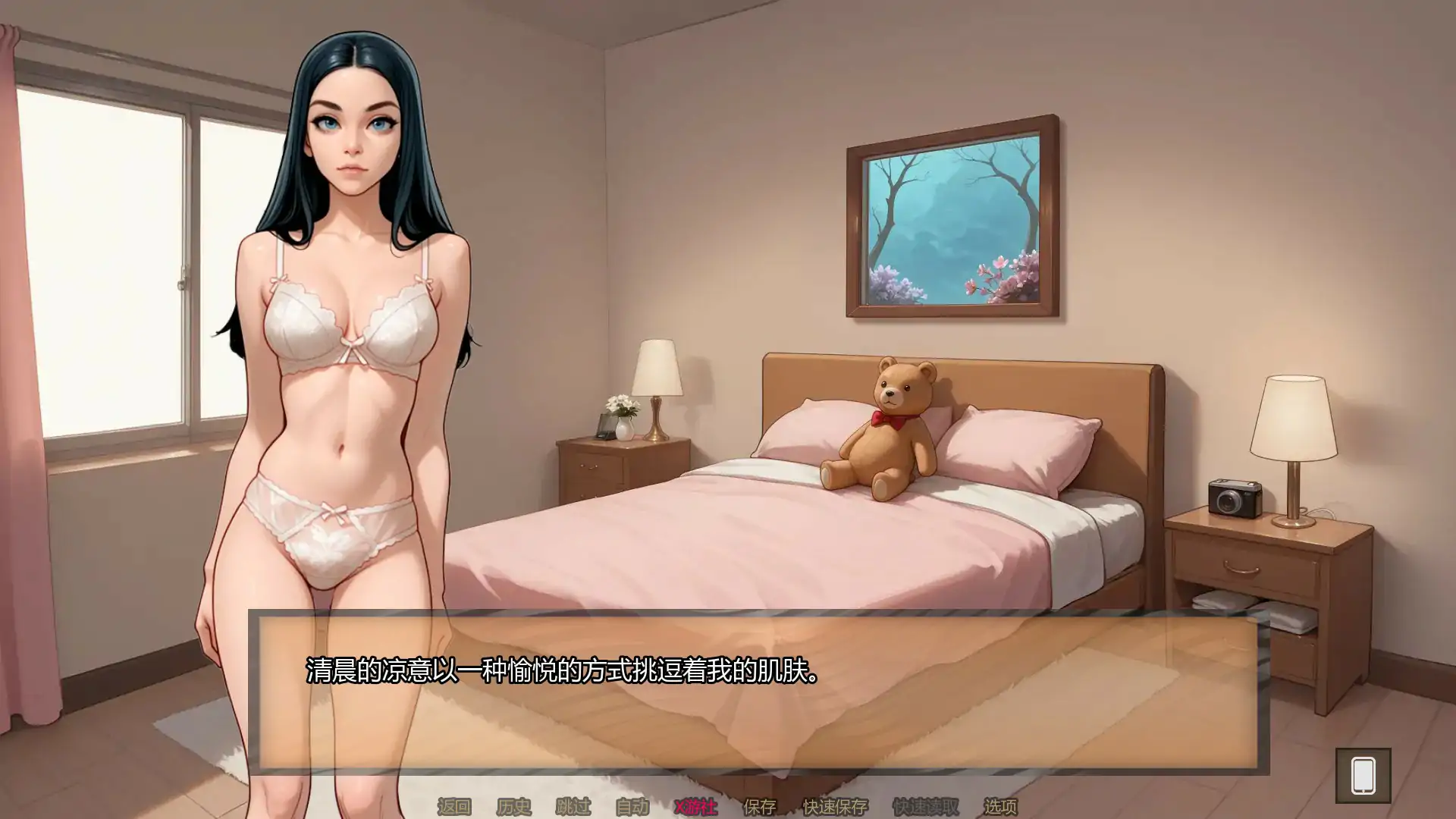1456x819 pixels.
Task: Open the 保存 save screen
Action: (x=760, y=807)
